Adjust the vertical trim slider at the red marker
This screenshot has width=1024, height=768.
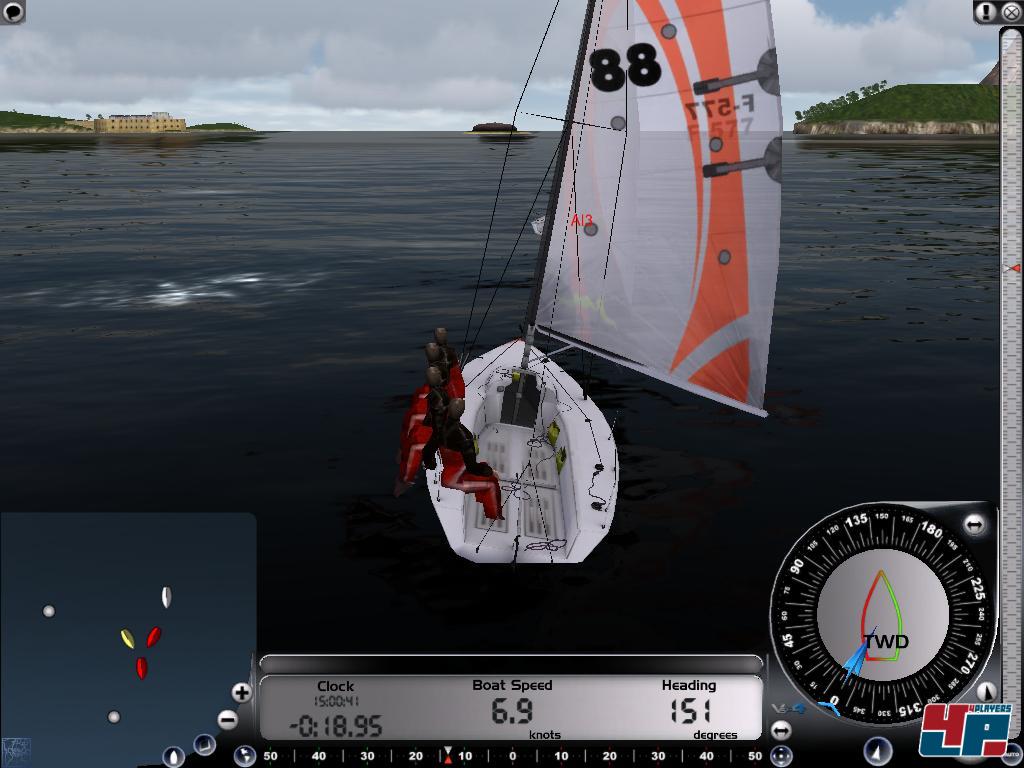click(1012, 268)
